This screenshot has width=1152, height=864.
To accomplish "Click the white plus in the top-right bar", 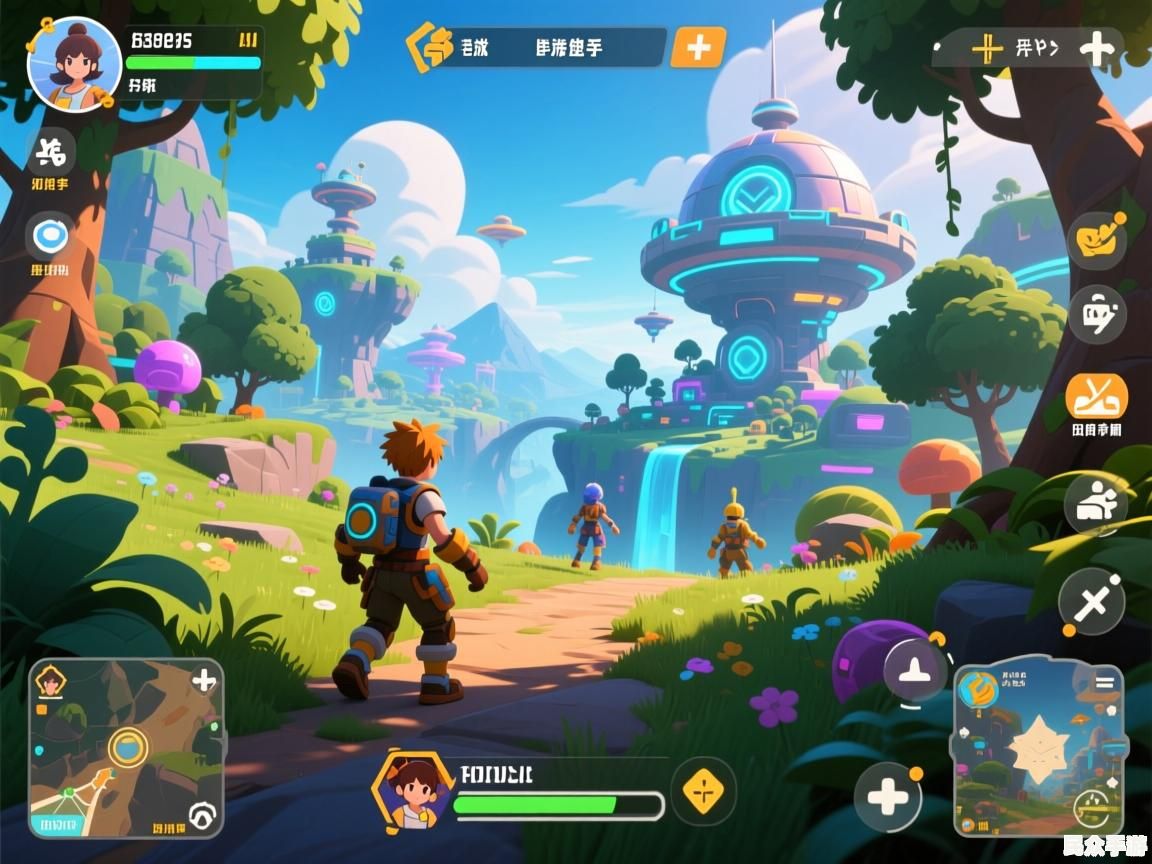I will (1097, 48).
